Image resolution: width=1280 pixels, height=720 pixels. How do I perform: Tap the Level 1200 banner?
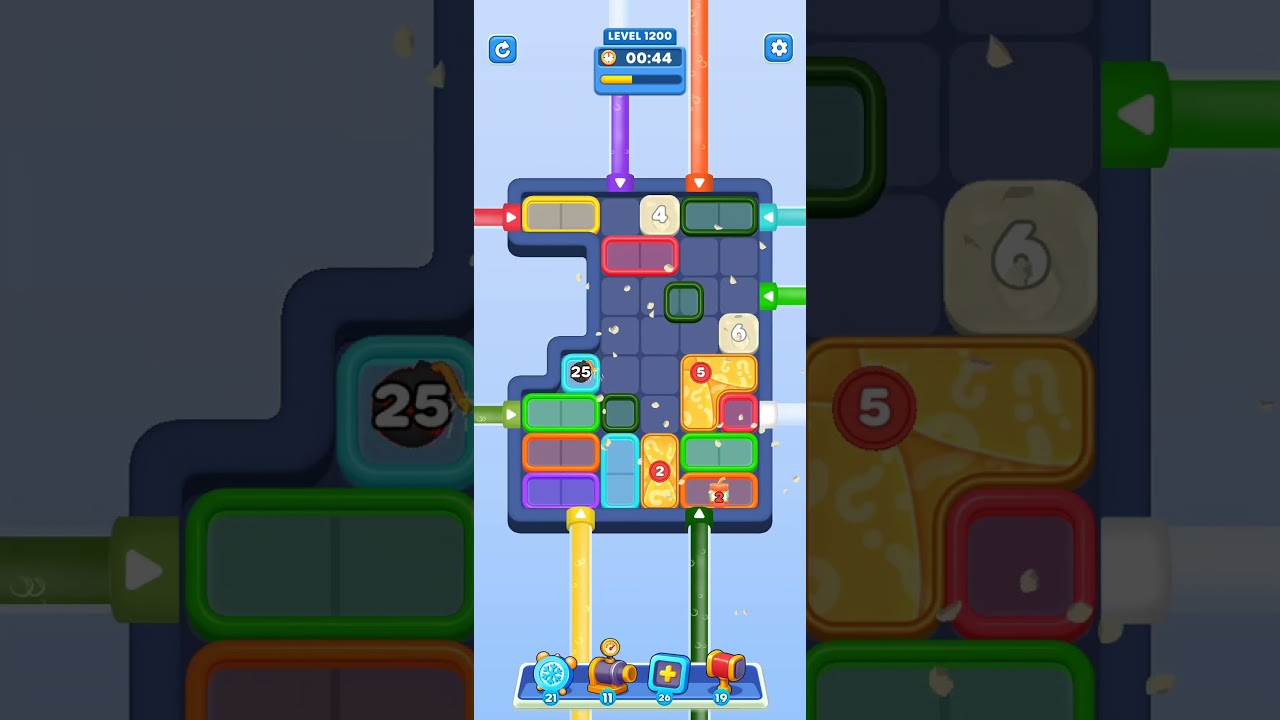click(x=639, y=36)
